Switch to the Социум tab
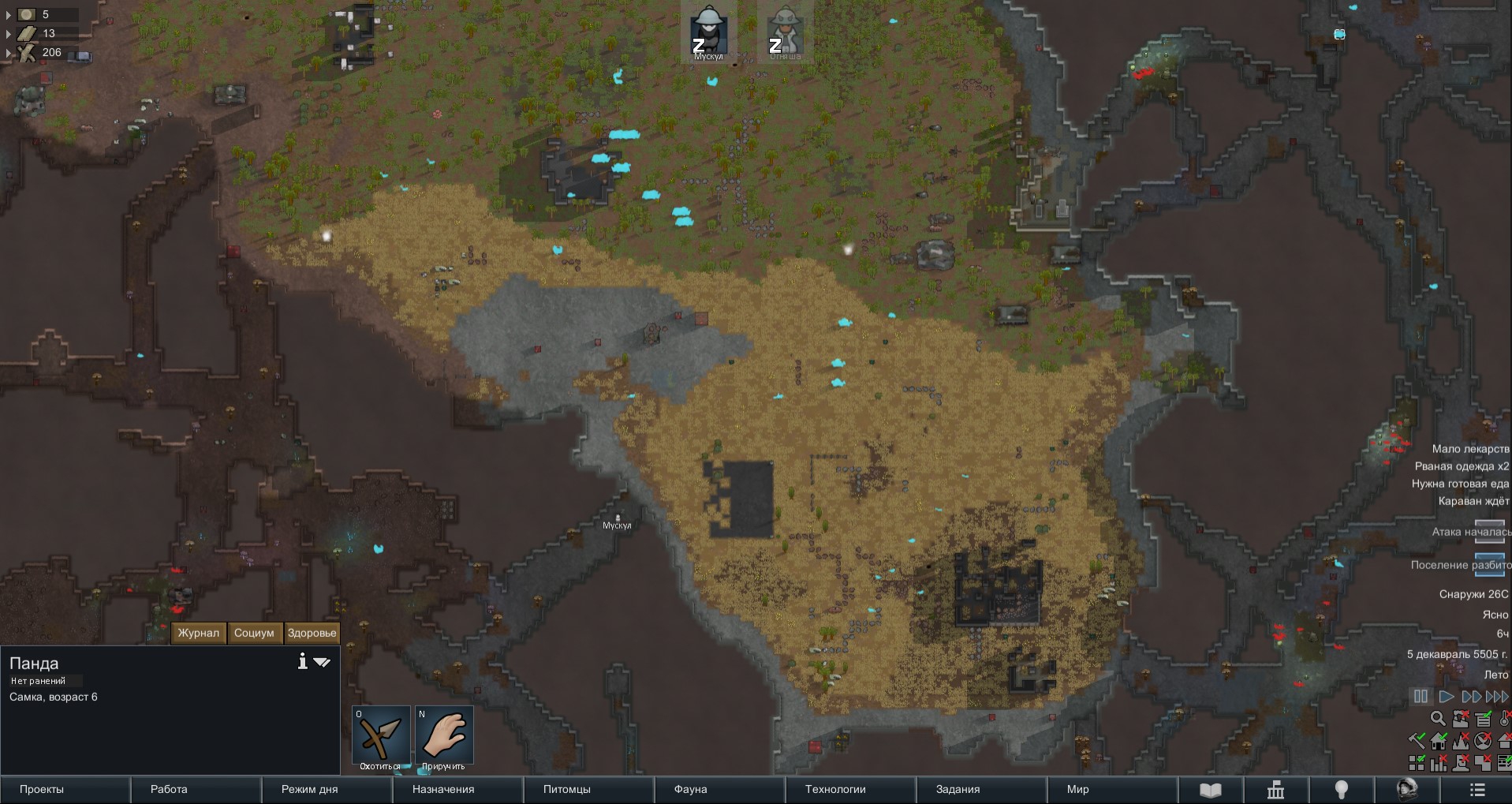Viewport: 1512px width, 804px height. pyautogui.click(x=254, y=633)
